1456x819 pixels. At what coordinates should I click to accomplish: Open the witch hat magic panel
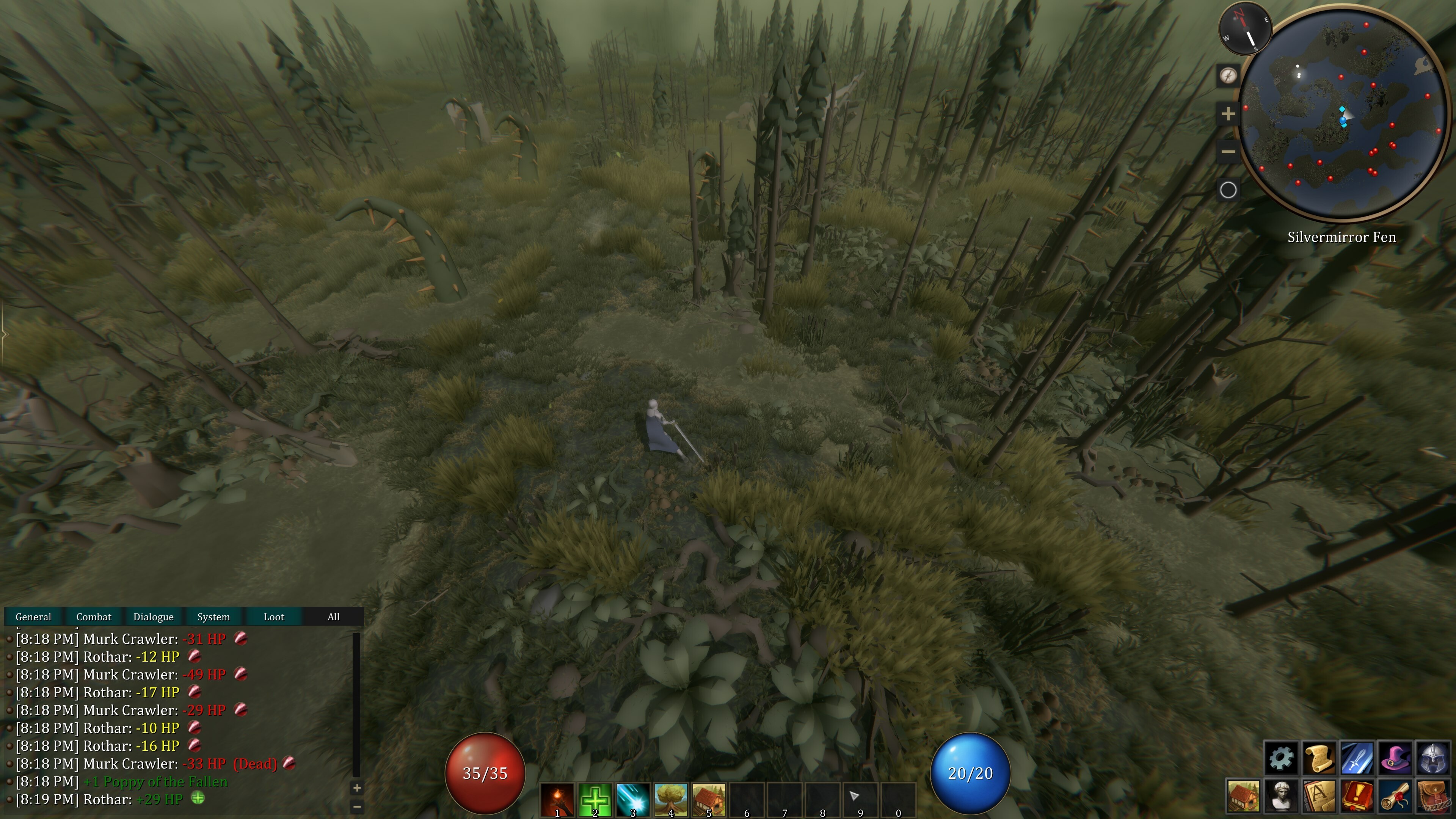point(1395,758)
